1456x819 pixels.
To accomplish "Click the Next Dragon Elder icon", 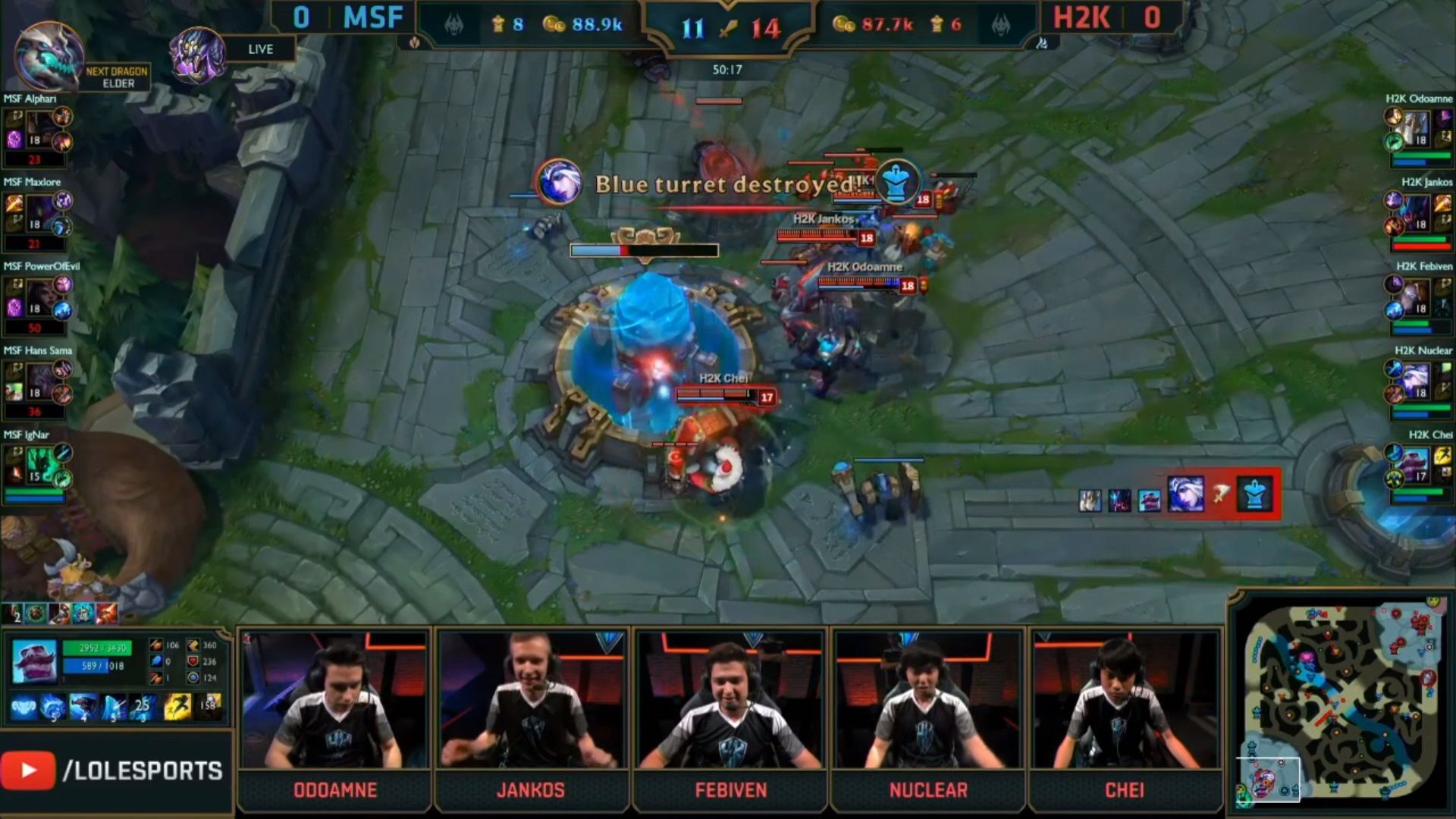I will pyautogui.click(x=49, y=56).
